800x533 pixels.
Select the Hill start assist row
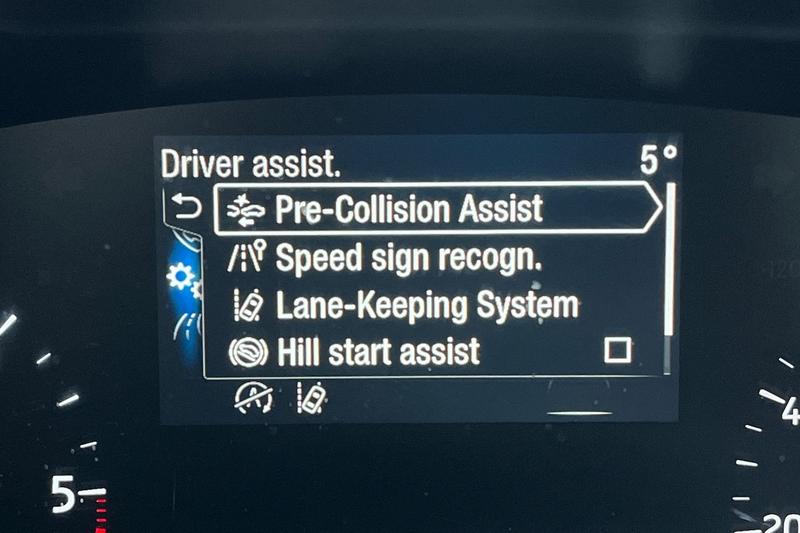point(378,351)
